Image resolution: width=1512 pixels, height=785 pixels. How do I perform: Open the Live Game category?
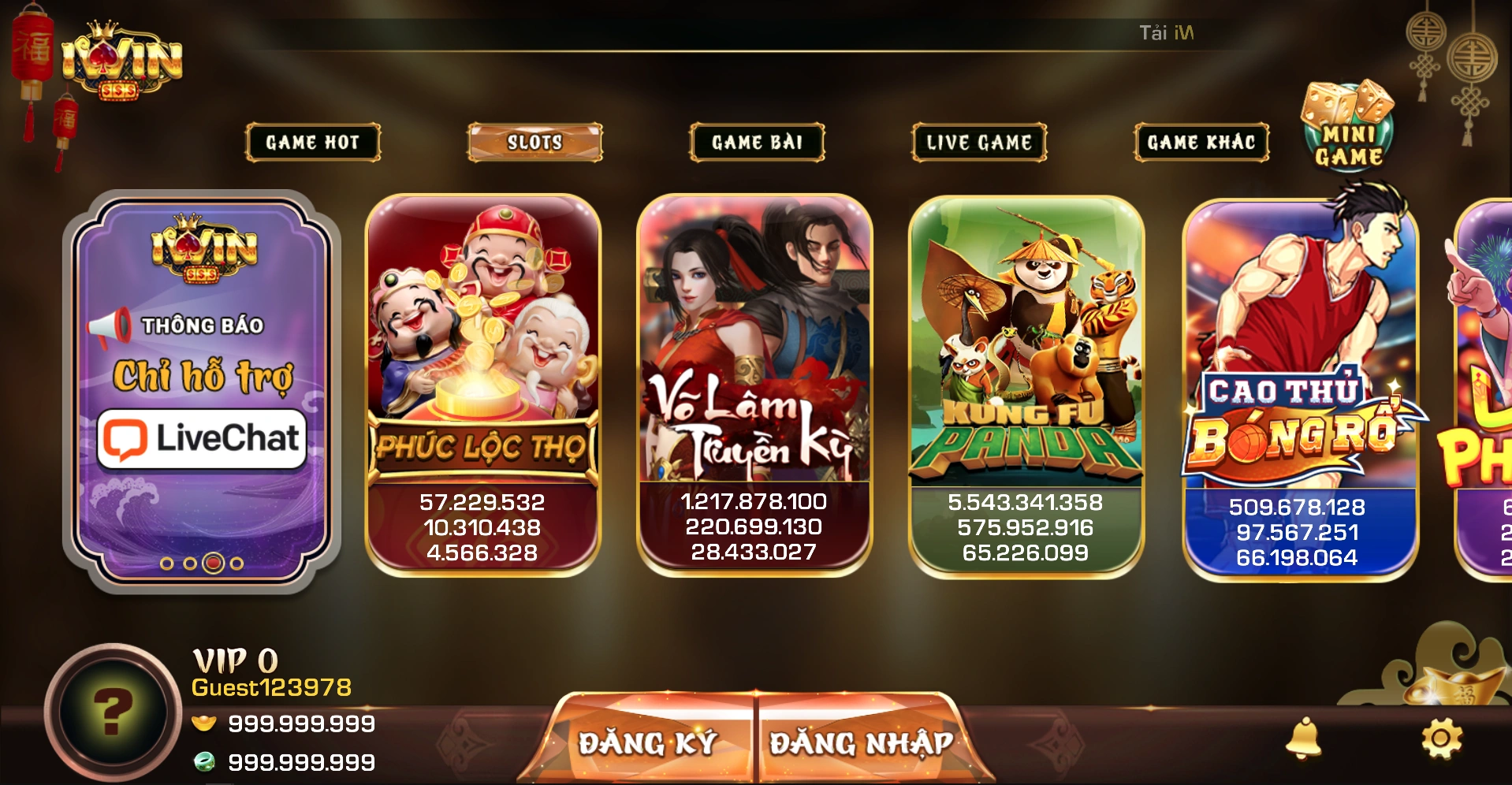click(978, 143)
